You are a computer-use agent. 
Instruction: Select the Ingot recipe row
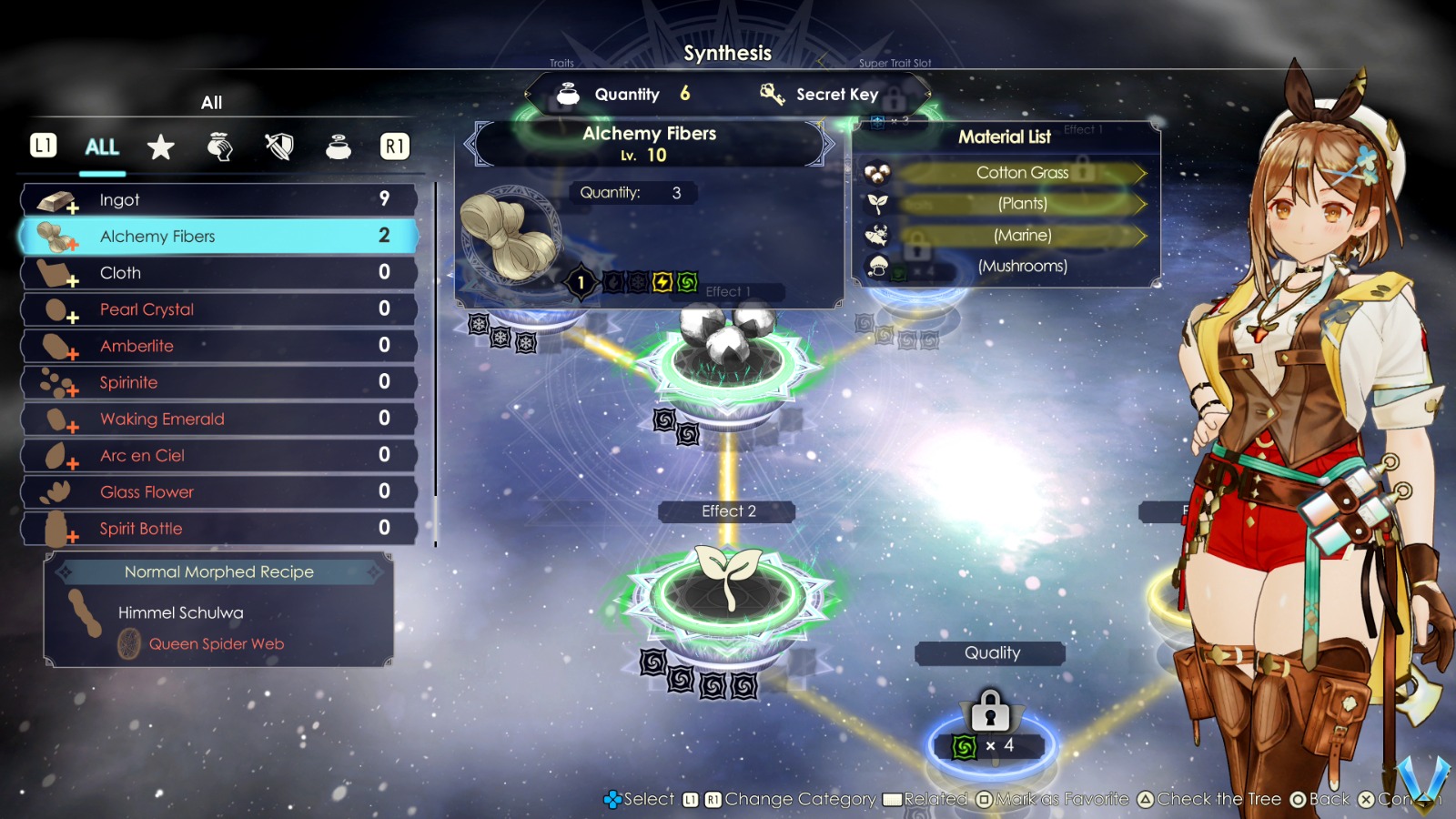click(x=218, y=200)
